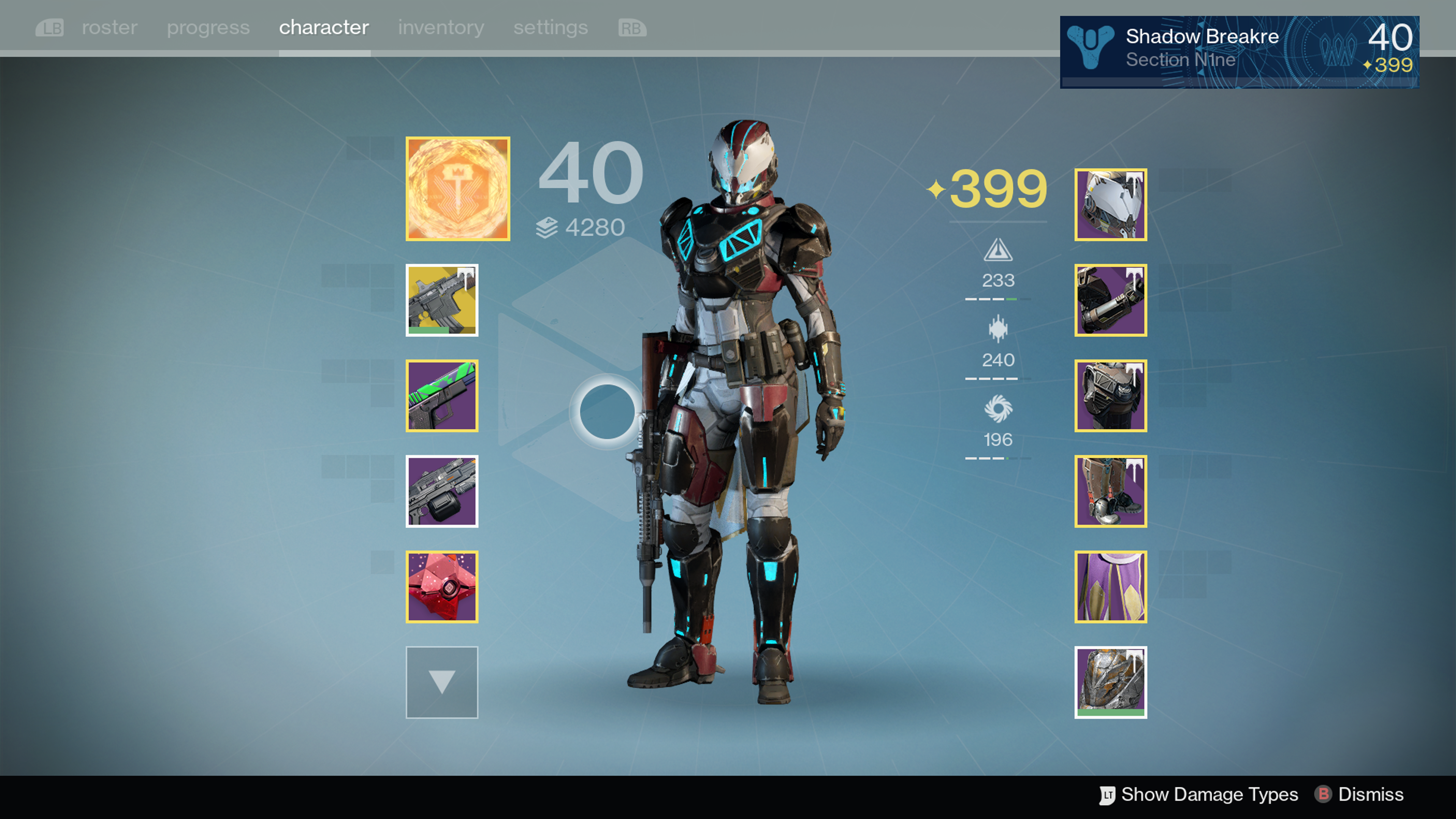Open the progress tab
This screenshot has height=819, width=1456.
[x=208, y=28]
